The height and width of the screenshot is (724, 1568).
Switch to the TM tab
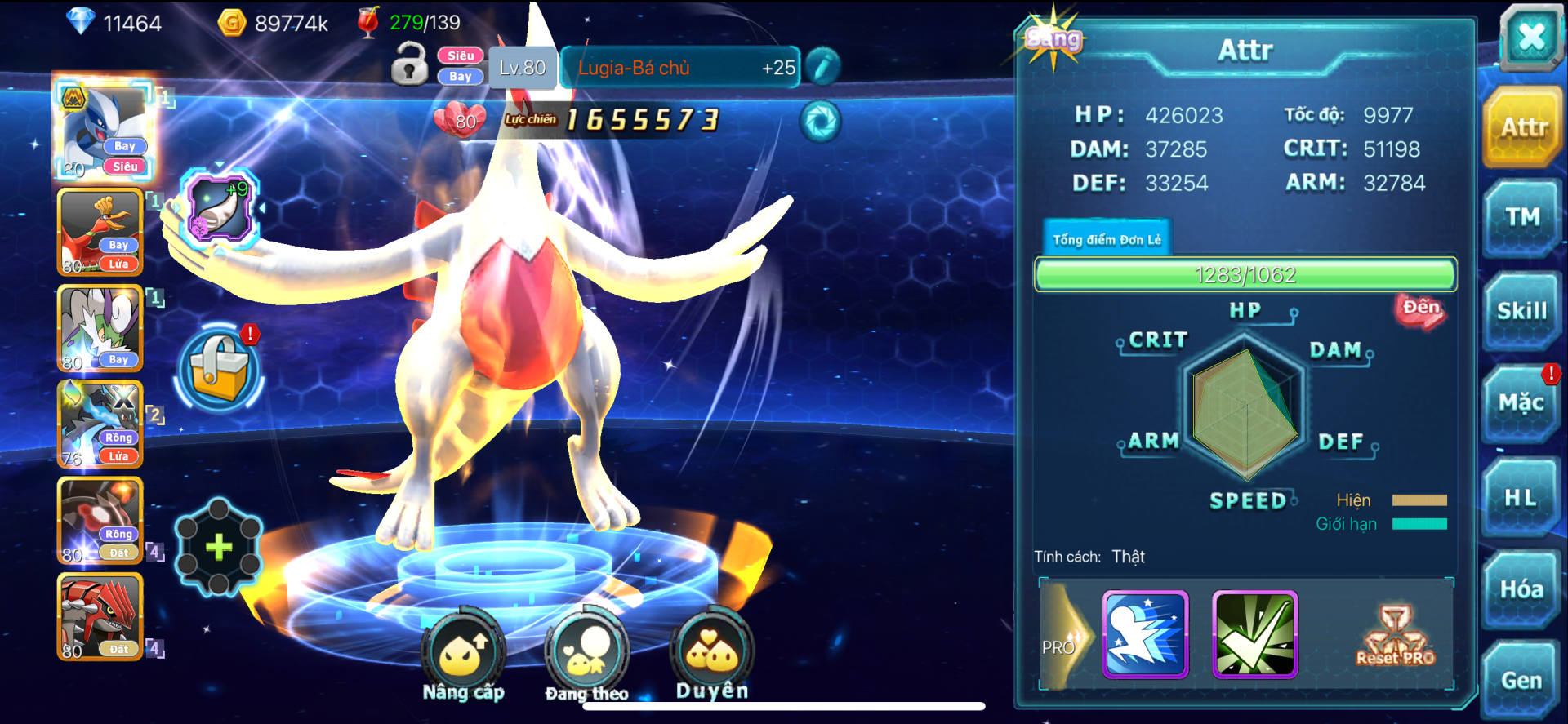pos(1522,218)
